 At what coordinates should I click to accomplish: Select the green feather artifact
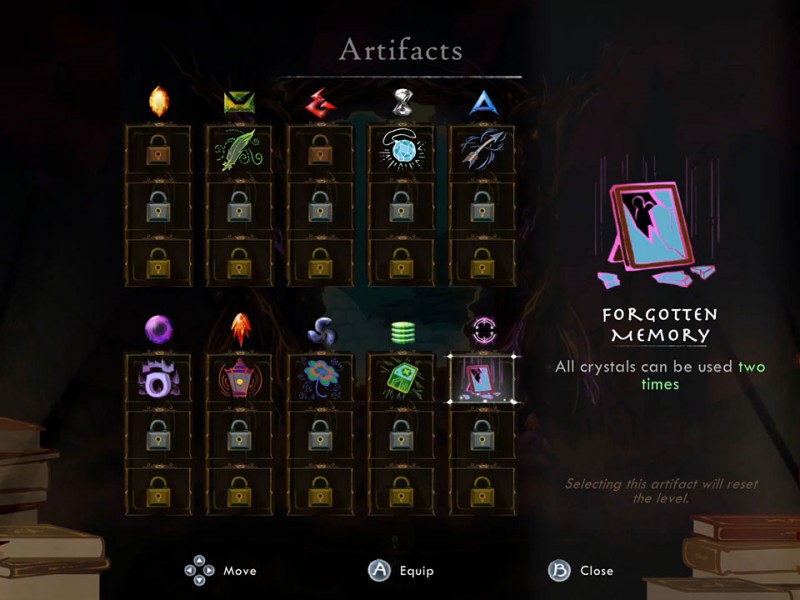(x=239, y=150)
